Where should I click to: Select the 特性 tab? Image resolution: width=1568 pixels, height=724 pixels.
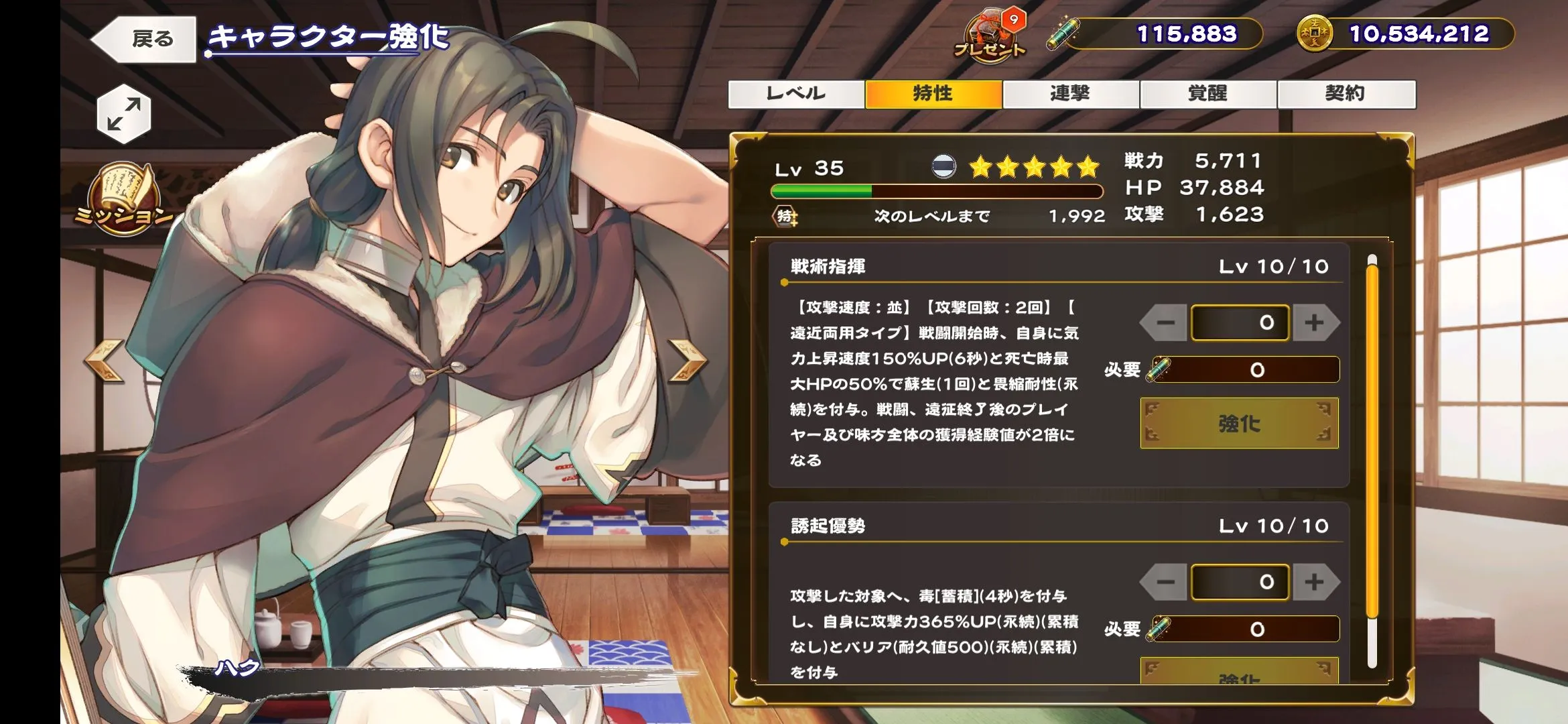point(933,94)
